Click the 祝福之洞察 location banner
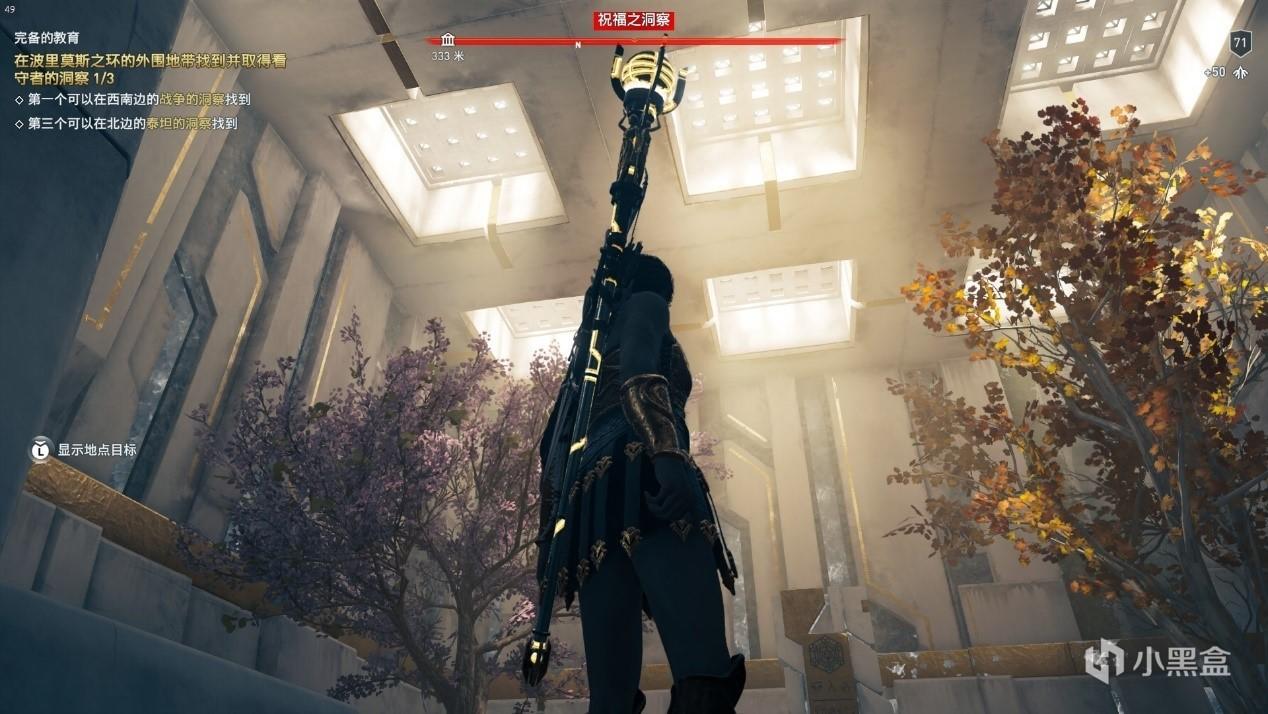This screenshot has height=714, width=1268. [x=634, y=20]
